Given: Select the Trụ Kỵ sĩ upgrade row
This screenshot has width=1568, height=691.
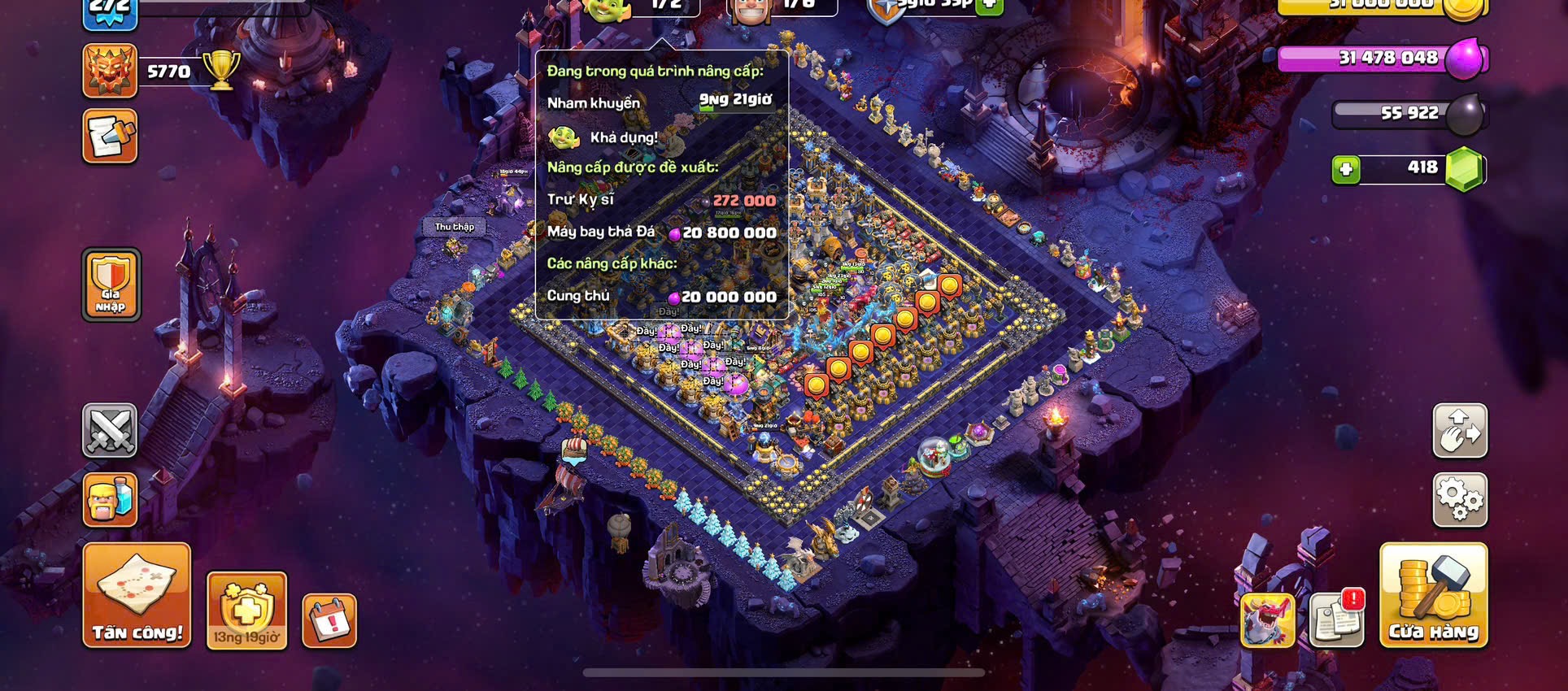Looking at the screenshot, I should tap(660, 200).
